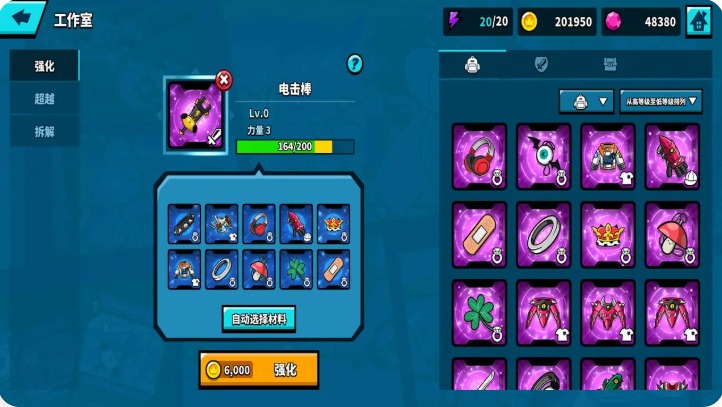Image resolution: width=722 pixels, height=407 pixels.
Task: Open the 拆解 dismantle tab
Action: [x=44, y=131]
